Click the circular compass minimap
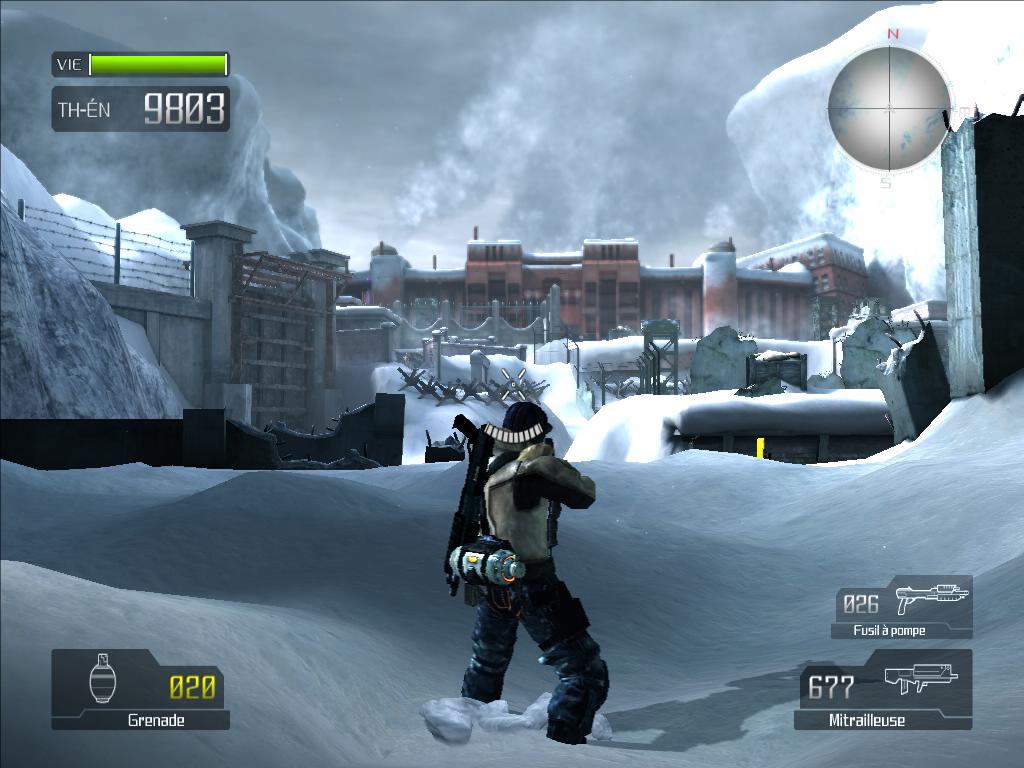1024x768 pixels. 888,108
